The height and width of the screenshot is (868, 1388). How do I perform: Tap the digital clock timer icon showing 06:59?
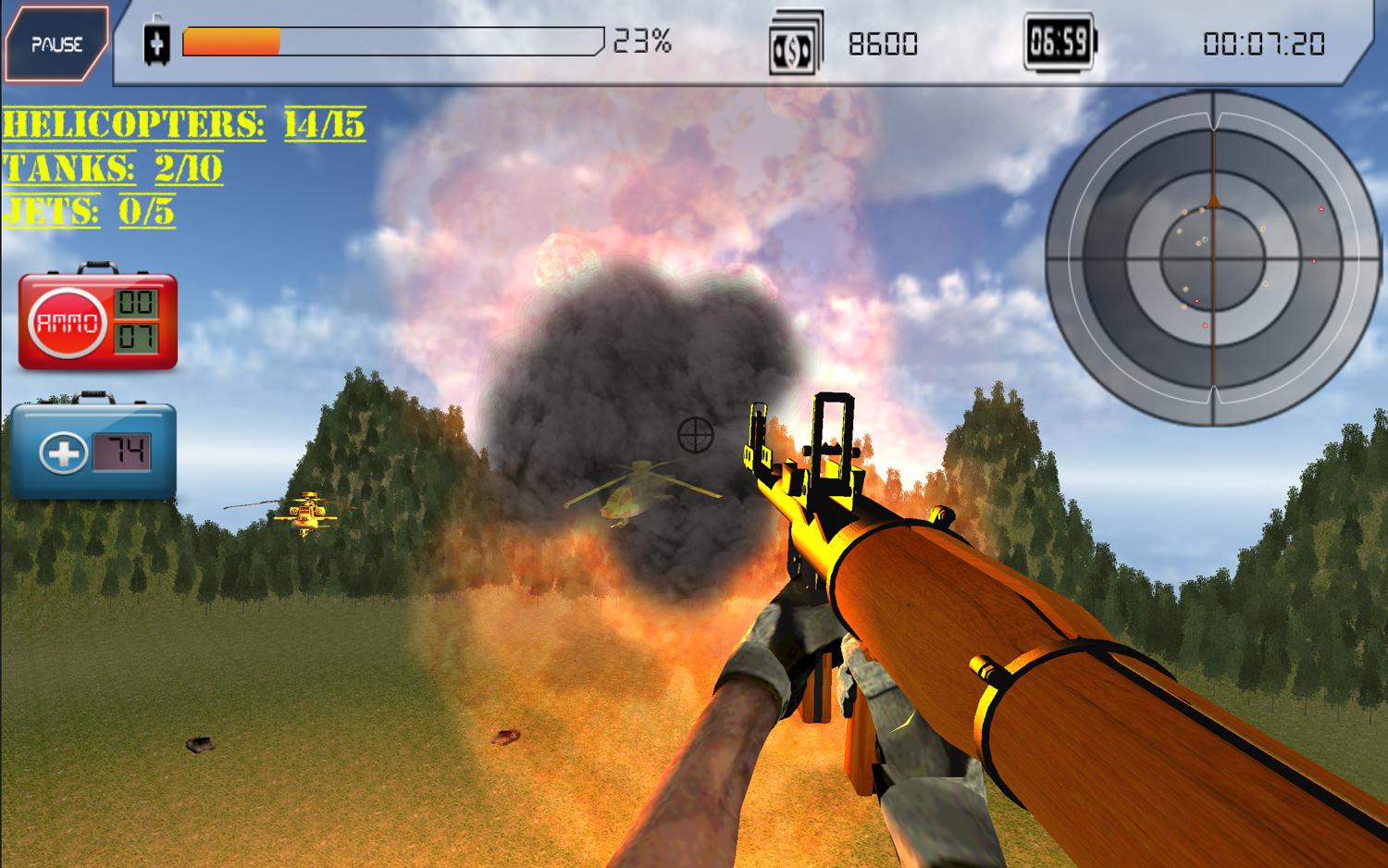1060,40
